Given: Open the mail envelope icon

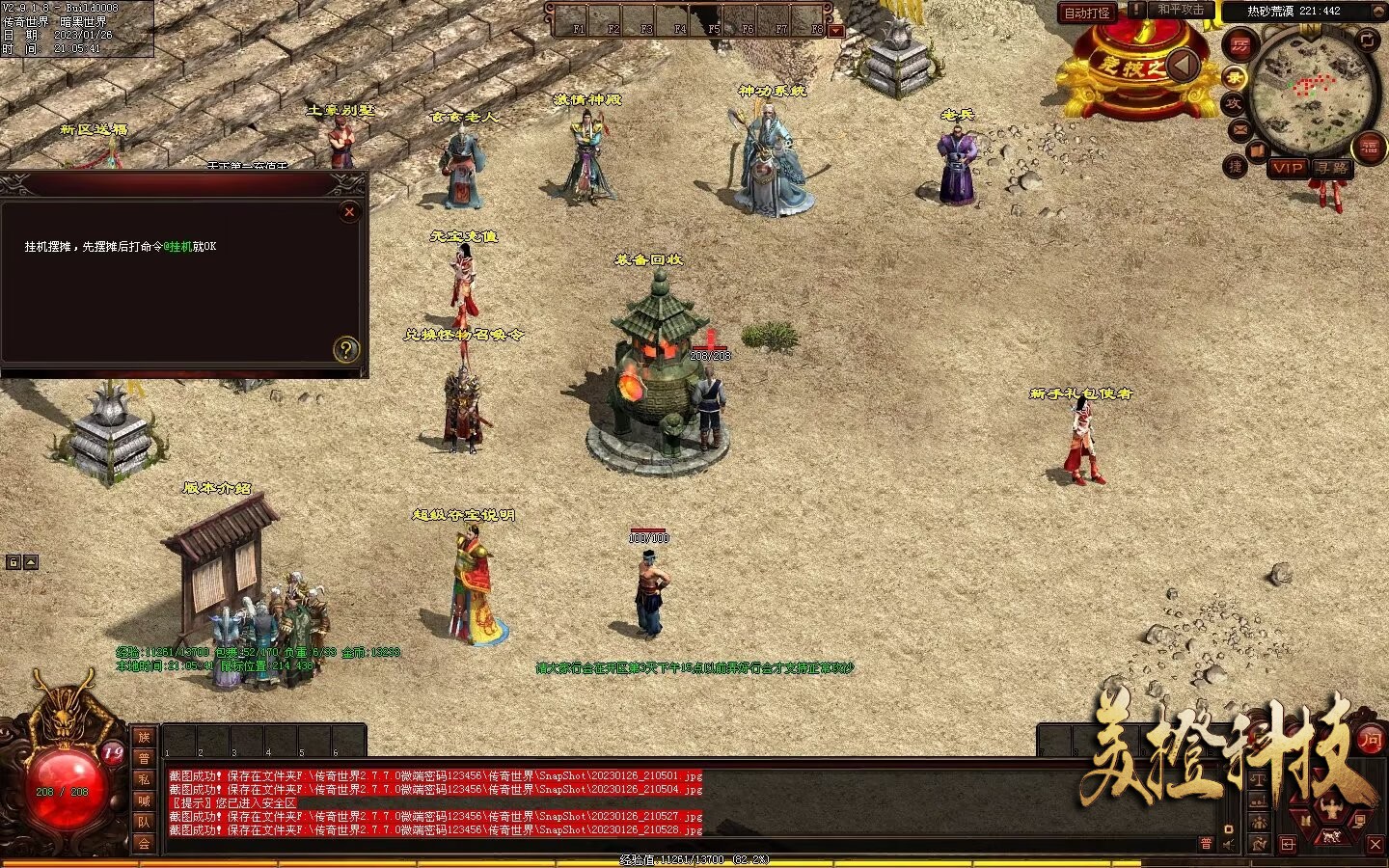Looking at the screenshot, I should pos(1239,129).
